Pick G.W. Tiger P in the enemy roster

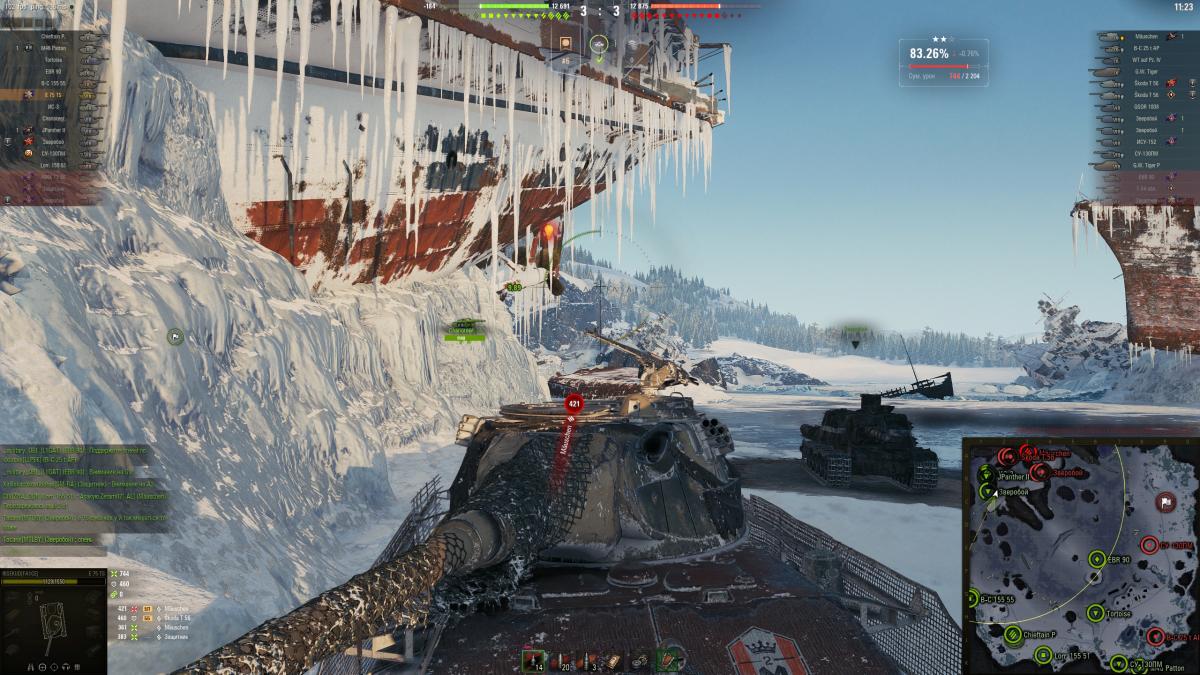click(1145, 164)
